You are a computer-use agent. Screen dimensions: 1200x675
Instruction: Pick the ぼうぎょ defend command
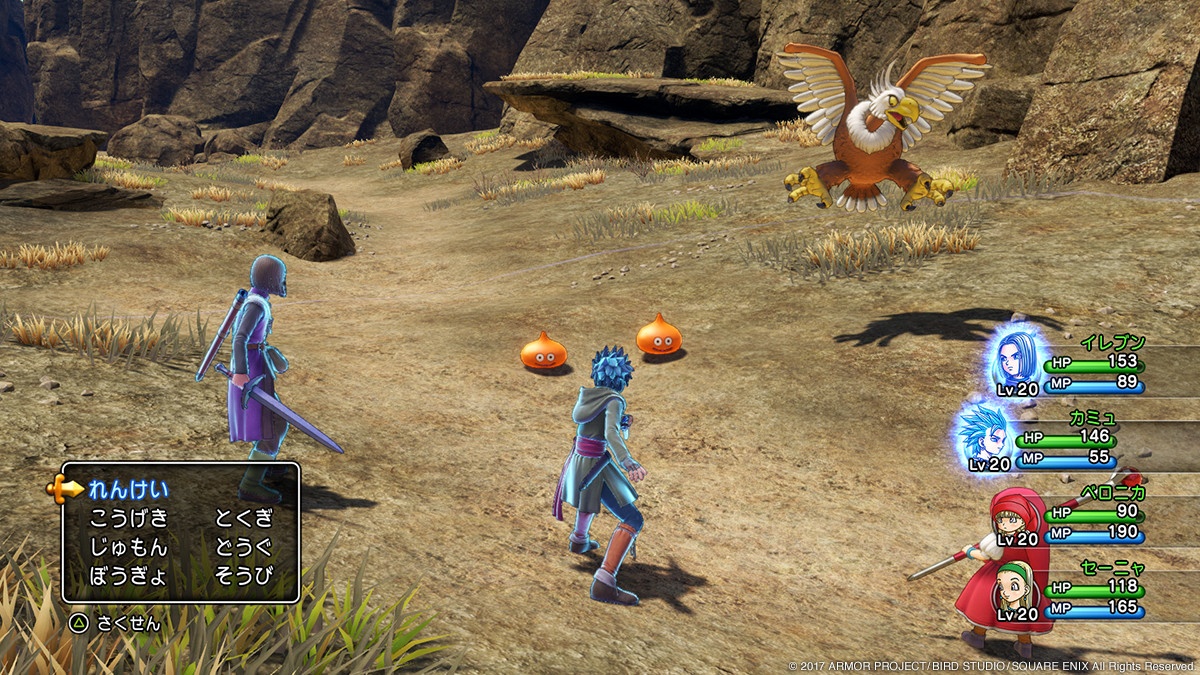[x=128, y=576]
